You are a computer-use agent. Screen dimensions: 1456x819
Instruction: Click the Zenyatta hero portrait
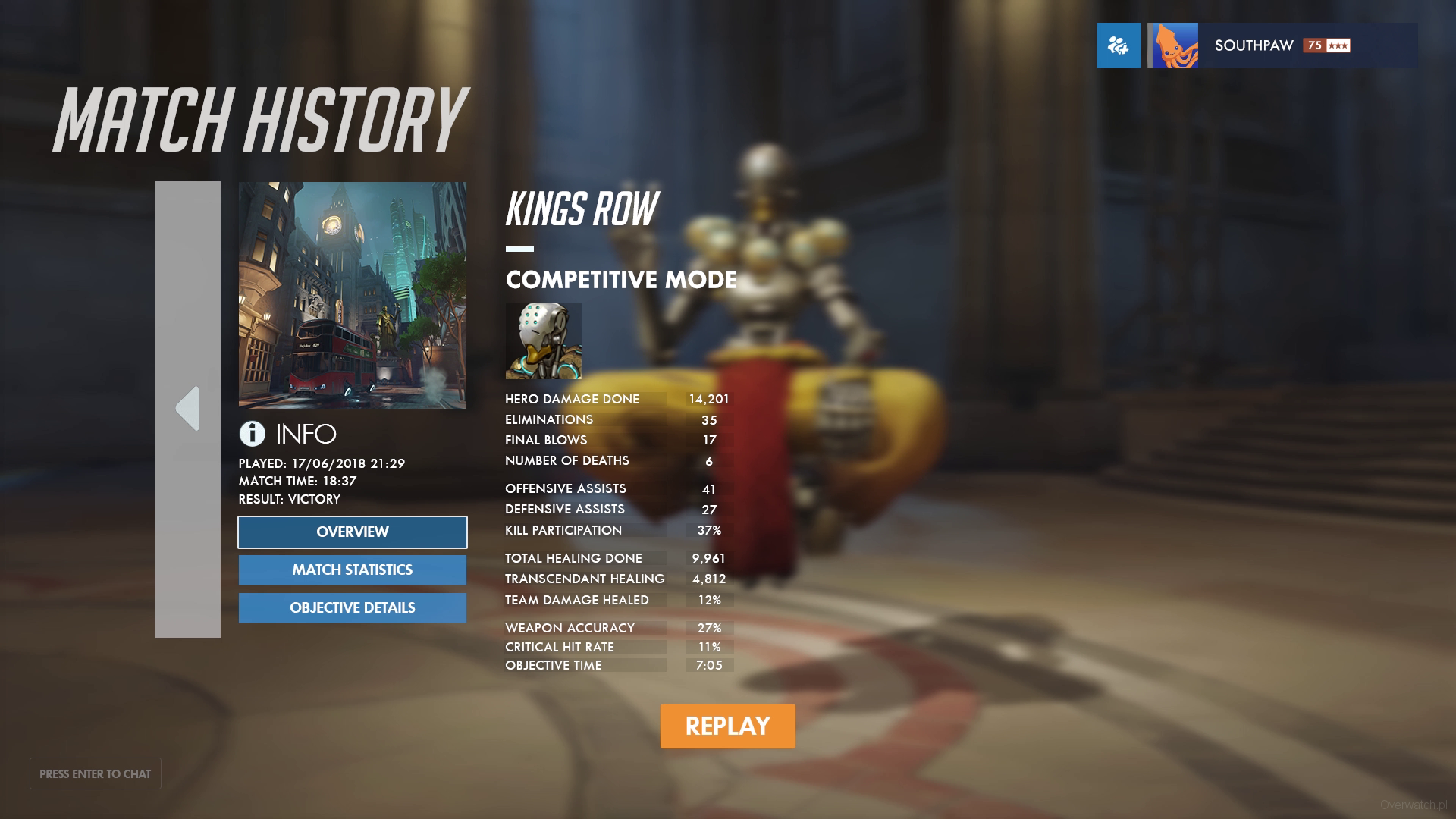pos(543,341)
